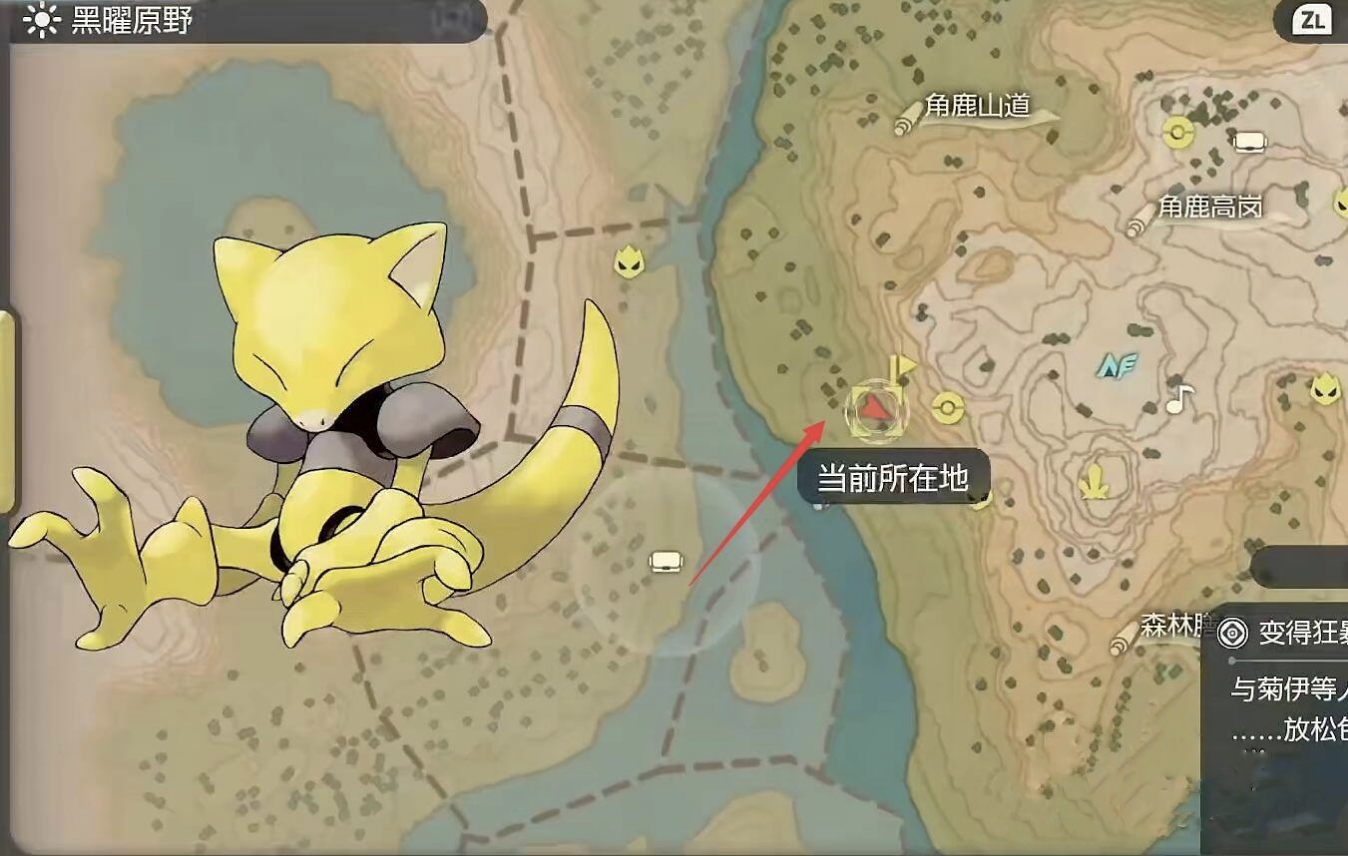Select the camp tent icon above 角鹿高岗
The image size is (1348, 856).
pyautogui.click(x=1249, y=142)
